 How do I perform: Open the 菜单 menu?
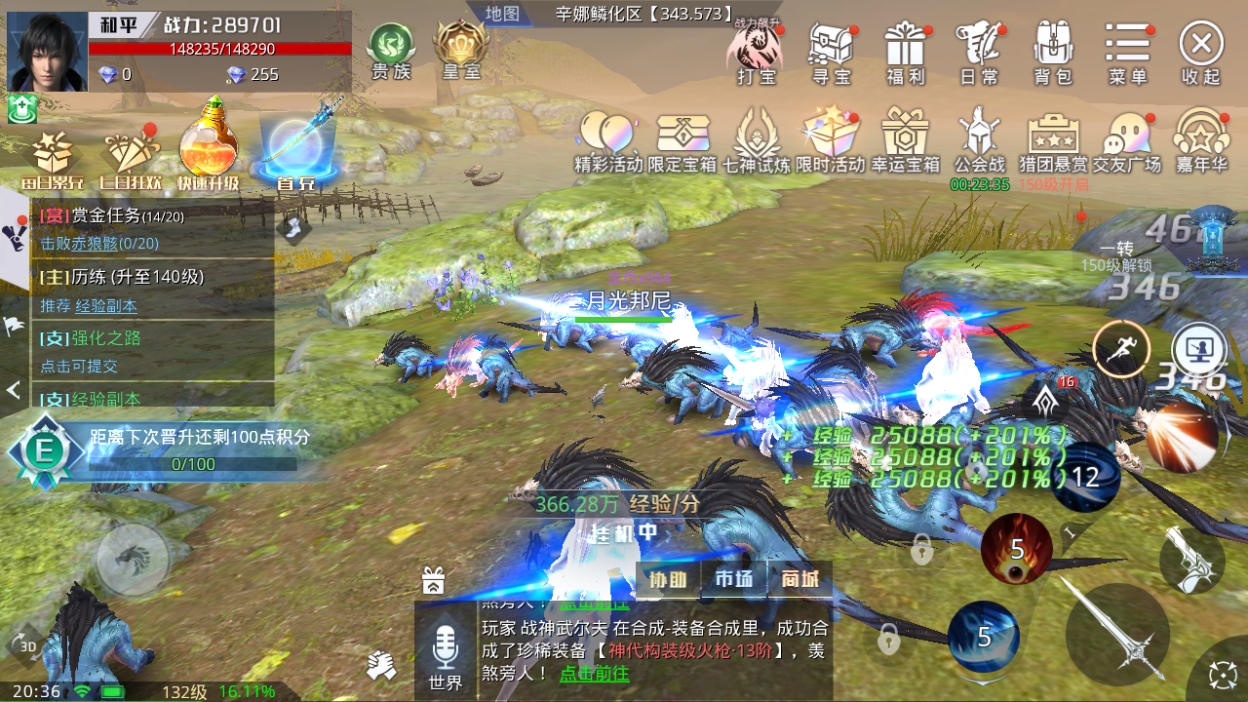tap(1127, 52)
